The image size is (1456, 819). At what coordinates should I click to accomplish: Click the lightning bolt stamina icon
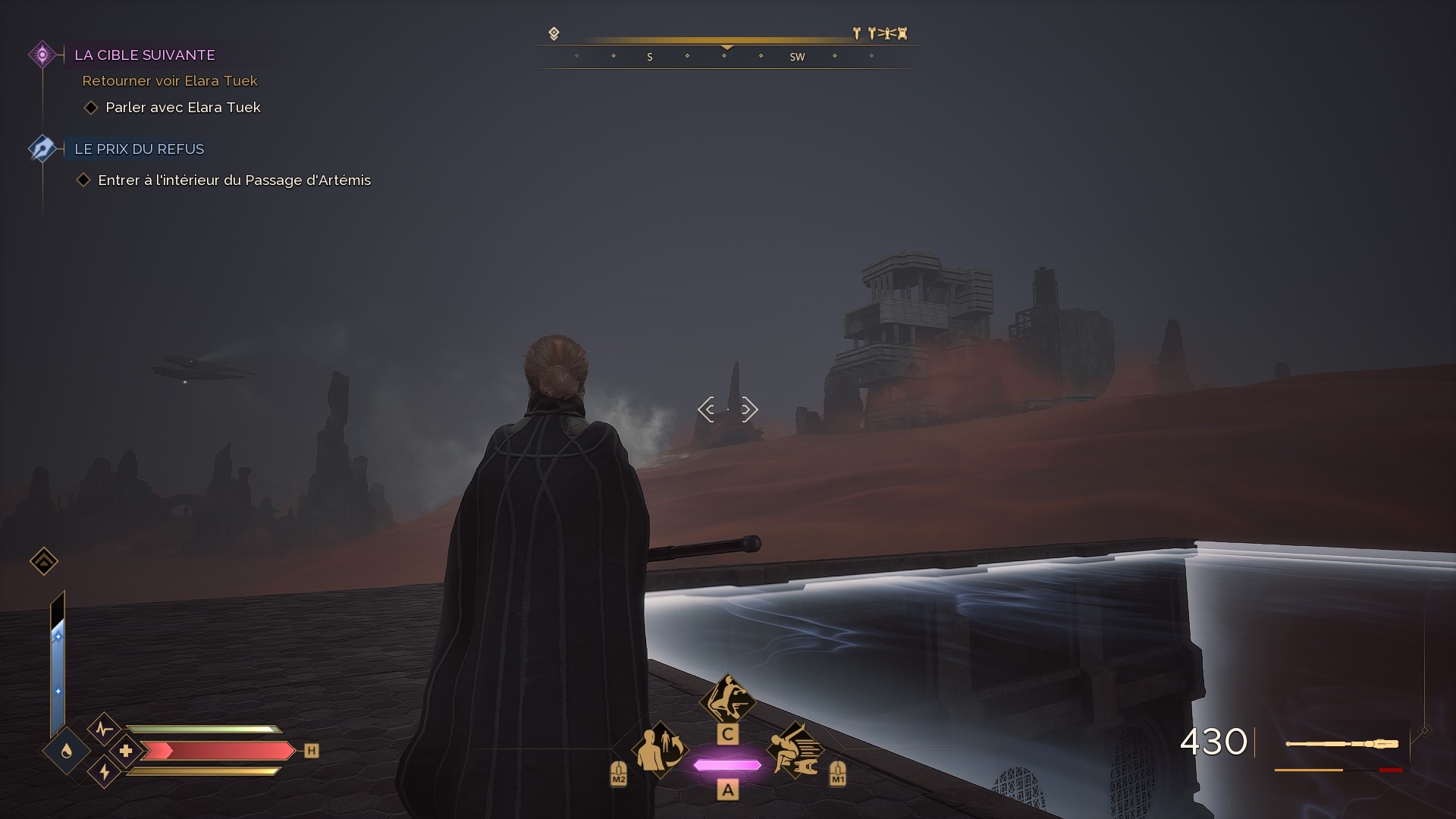[105, 772]
